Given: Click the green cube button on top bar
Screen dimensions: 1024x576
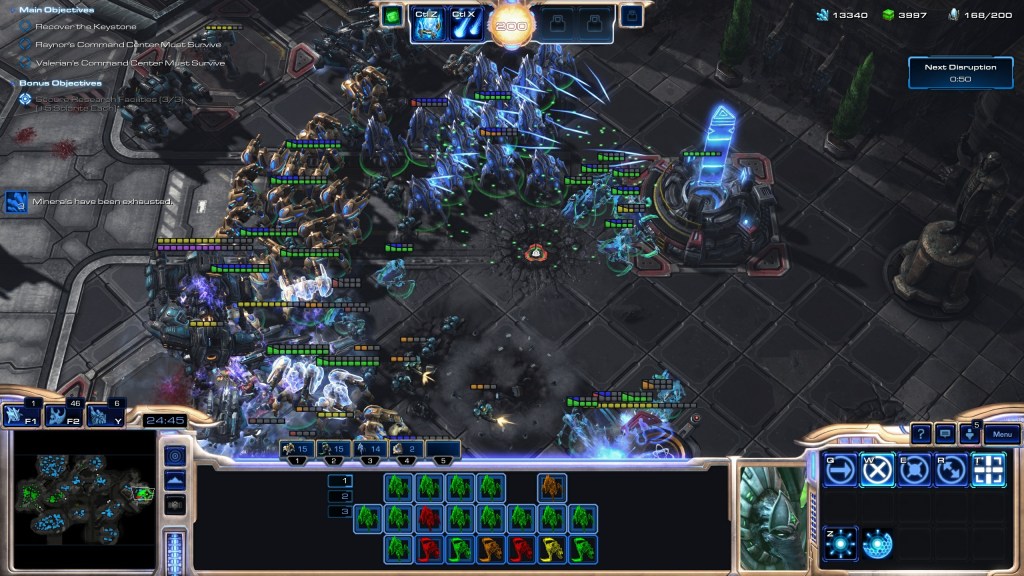Looking at the screenshot, I should [x=392, y=16].
